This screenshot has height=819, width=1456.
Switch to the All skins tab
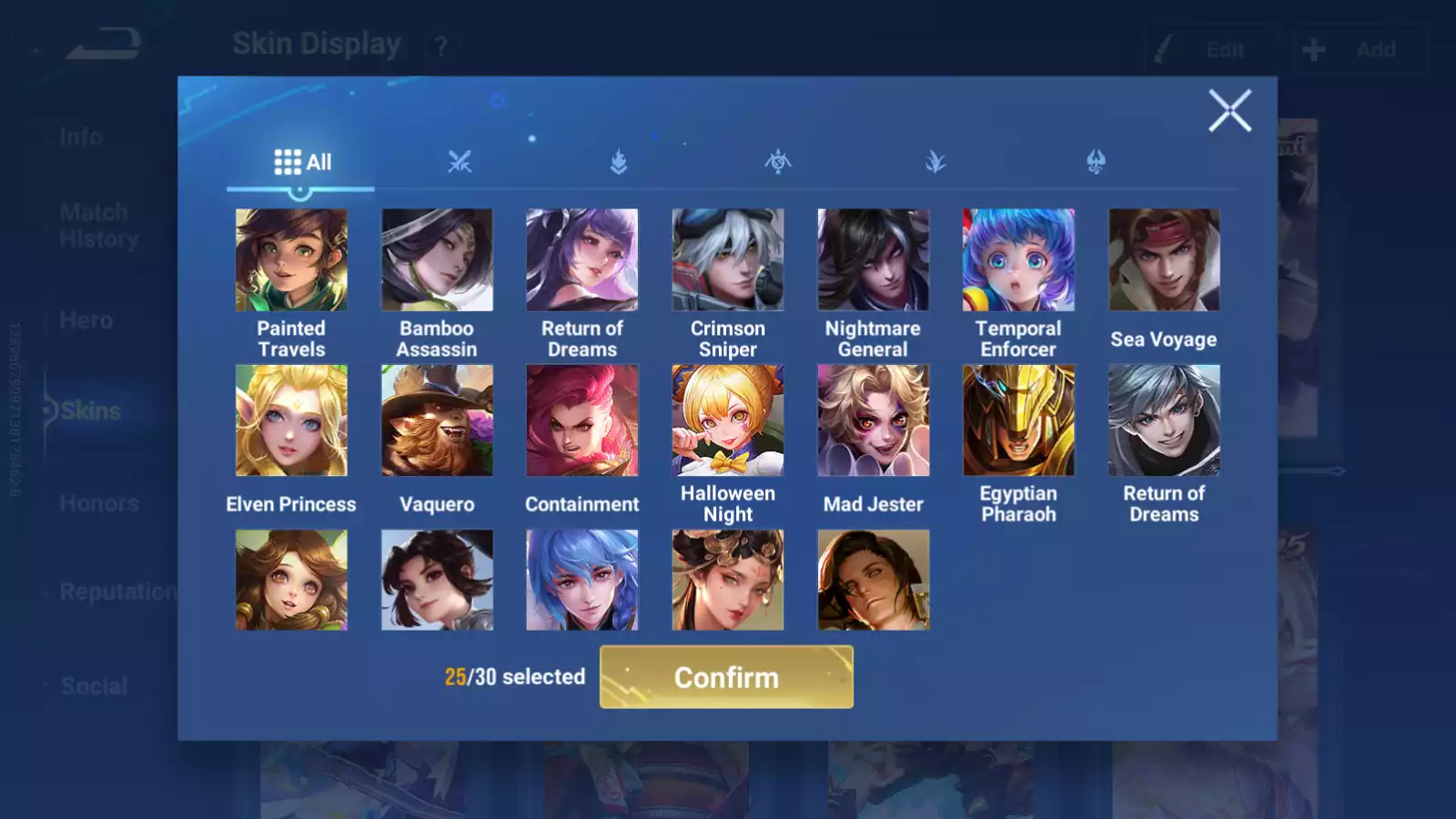300,161
